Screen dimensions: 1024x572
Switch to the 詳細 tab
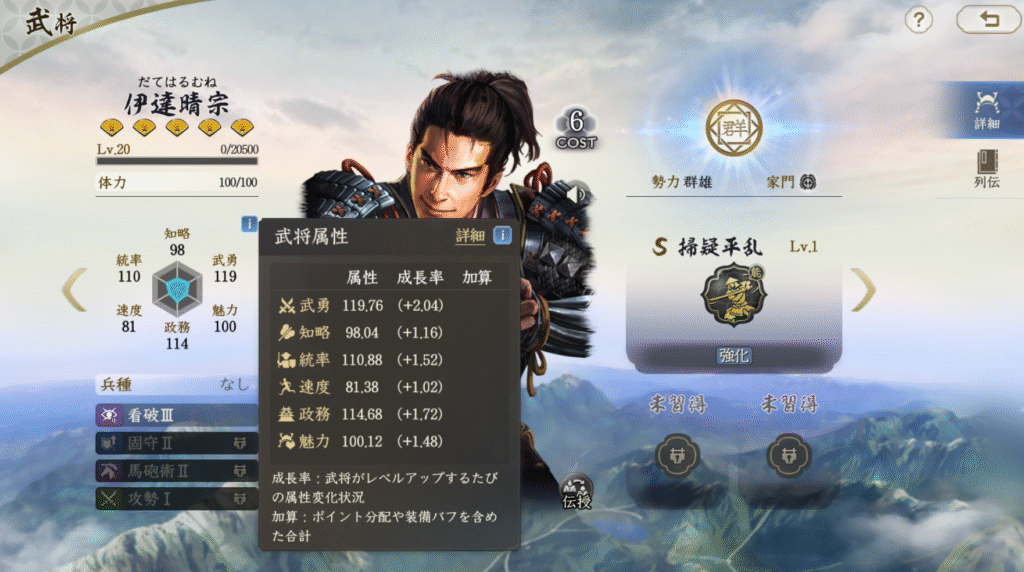point(988,109)
